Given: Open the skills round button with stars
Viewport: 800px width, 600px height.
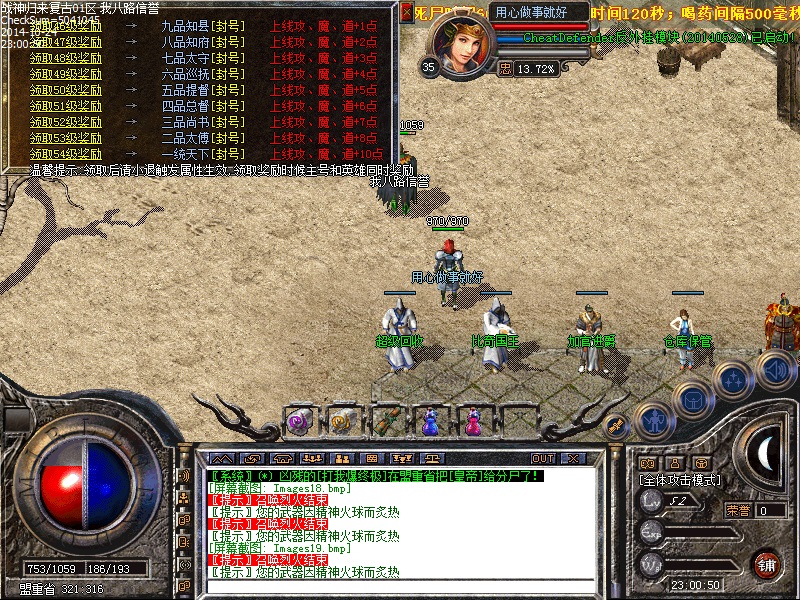Looking at the screenshot, I should pyautogui.click(x=734, y=379).
